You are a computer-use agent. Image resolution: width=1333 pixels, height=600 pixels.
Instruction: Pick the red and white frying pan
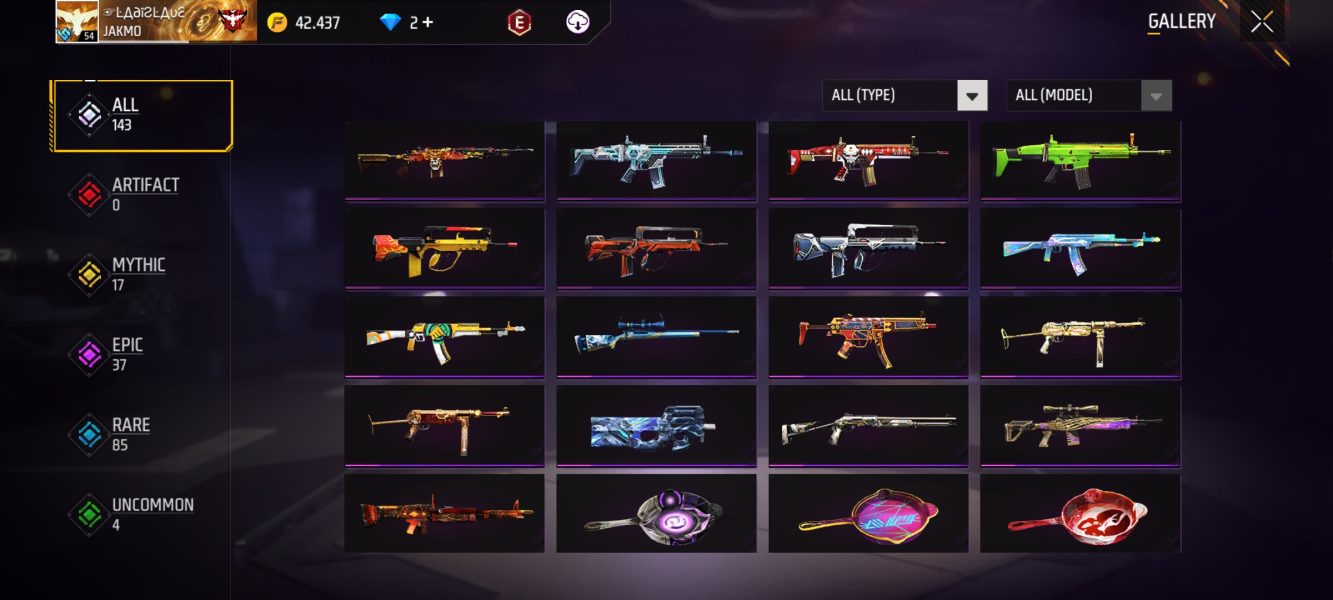pyautogui.click(x=1080, y=512)
